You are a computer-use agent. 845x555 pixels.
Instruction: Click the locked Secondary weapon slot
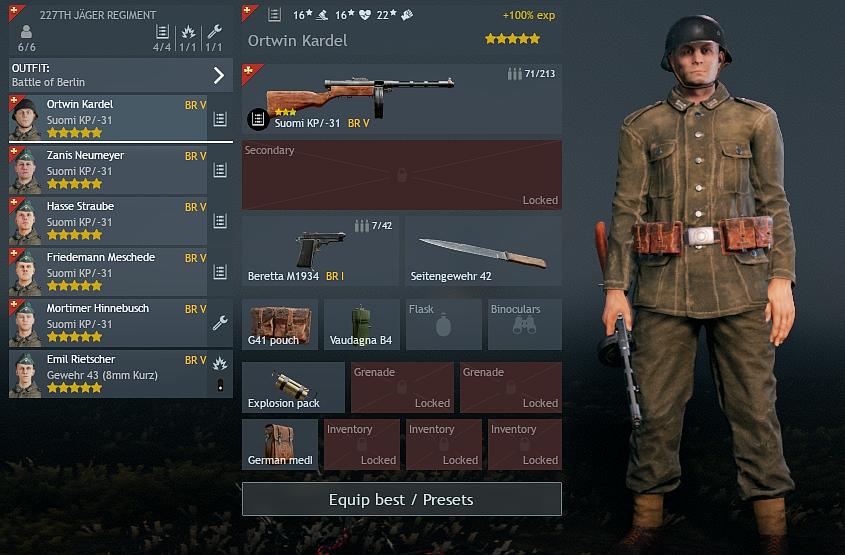pyautogui.click(x=401, y=175)
